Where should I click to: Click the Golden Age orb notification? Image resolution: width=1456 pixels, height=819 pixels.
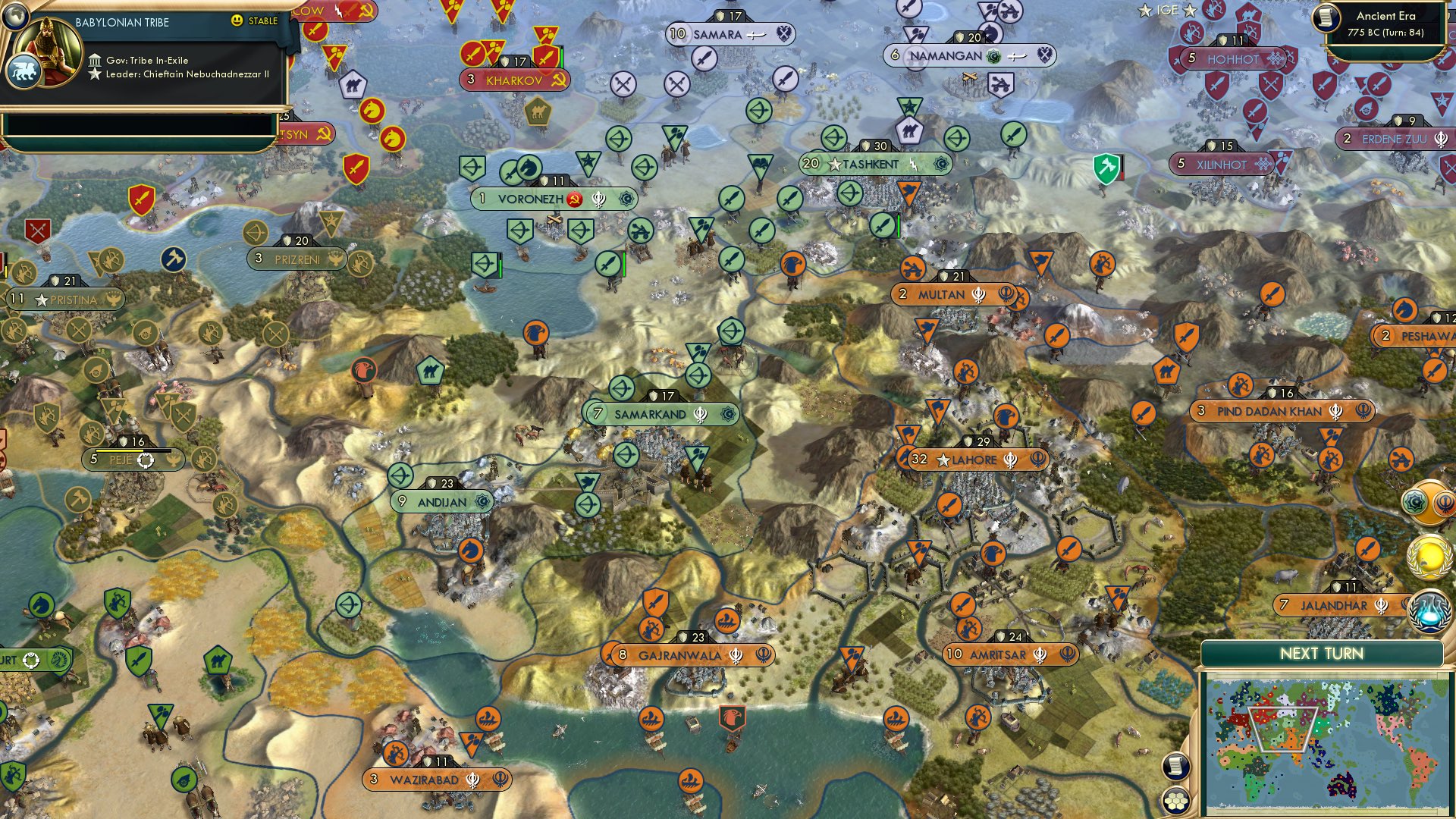click(x=1429, y=557)
